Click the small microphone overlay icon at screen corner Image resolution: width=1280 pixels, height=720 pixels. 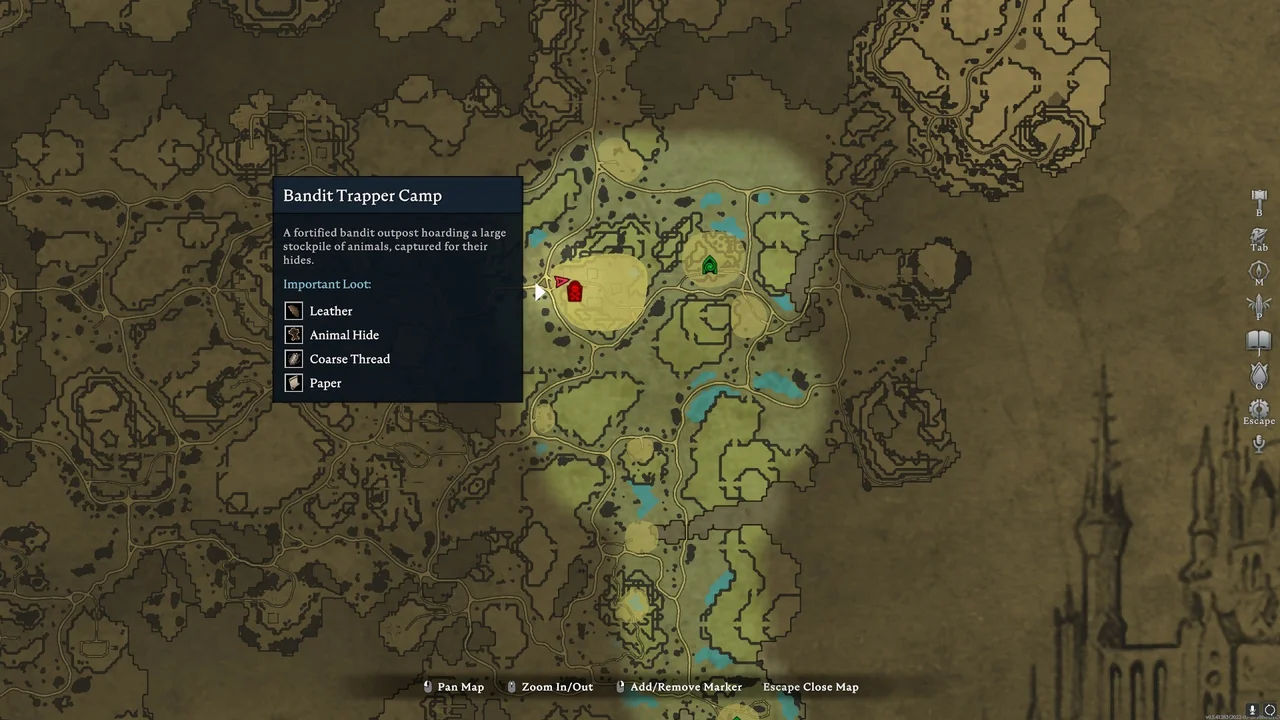pos(1253,710)
